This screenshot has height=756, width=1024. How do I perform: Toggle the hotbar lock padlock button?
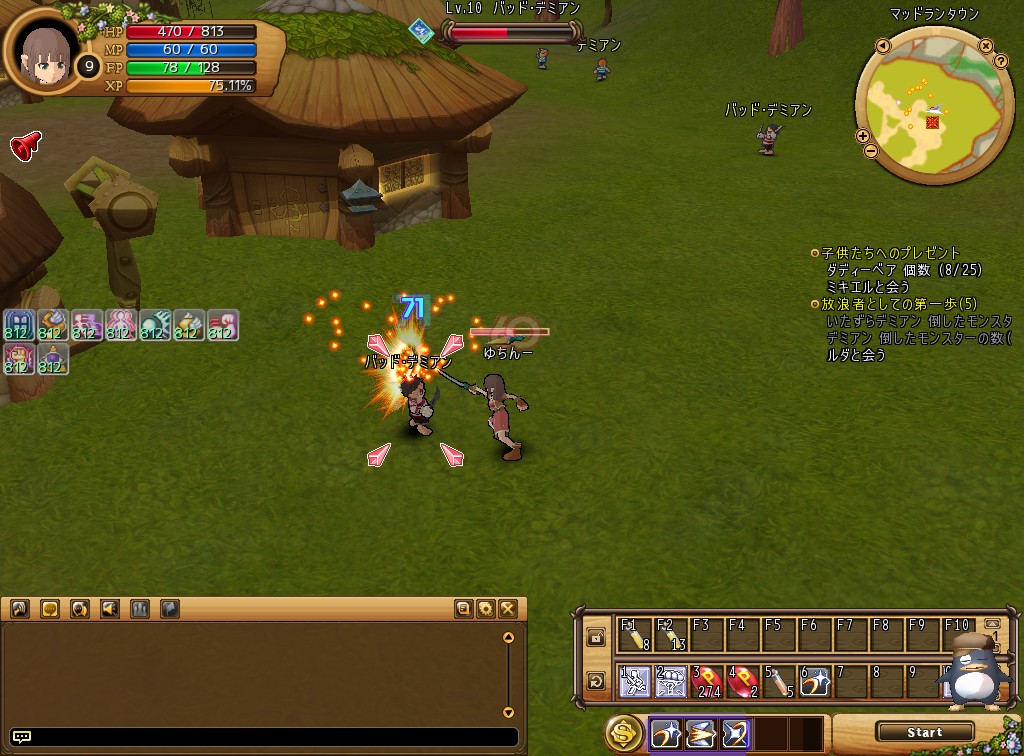596,637
